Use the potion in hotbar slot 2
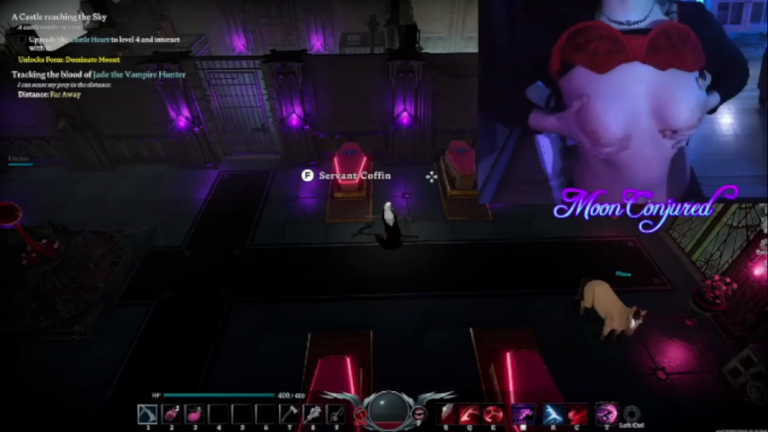768x432 pixels. coord(171,413)
